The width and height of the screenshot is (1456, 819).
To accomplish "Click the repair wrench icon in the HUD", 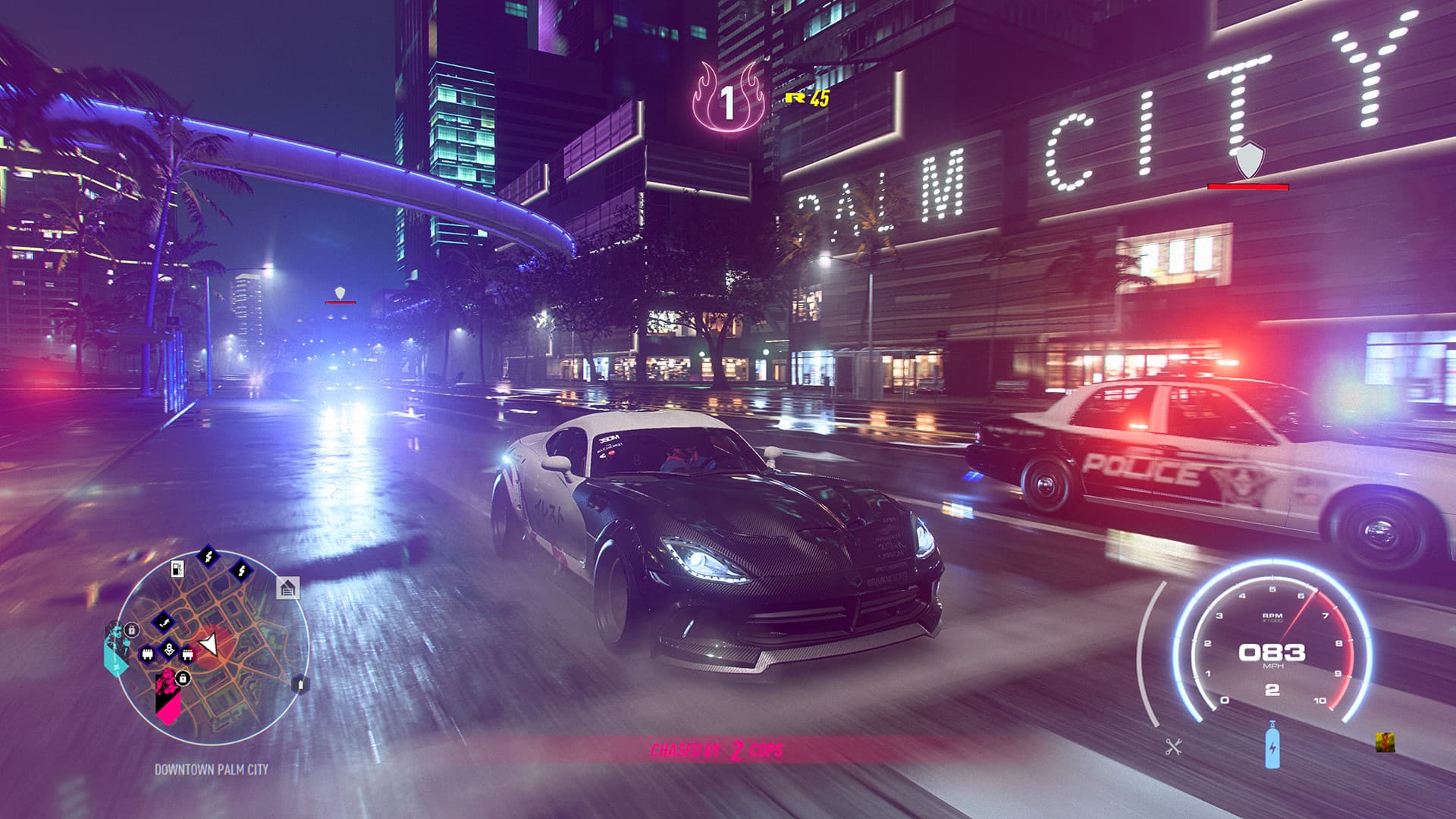I will (1174, 747).
